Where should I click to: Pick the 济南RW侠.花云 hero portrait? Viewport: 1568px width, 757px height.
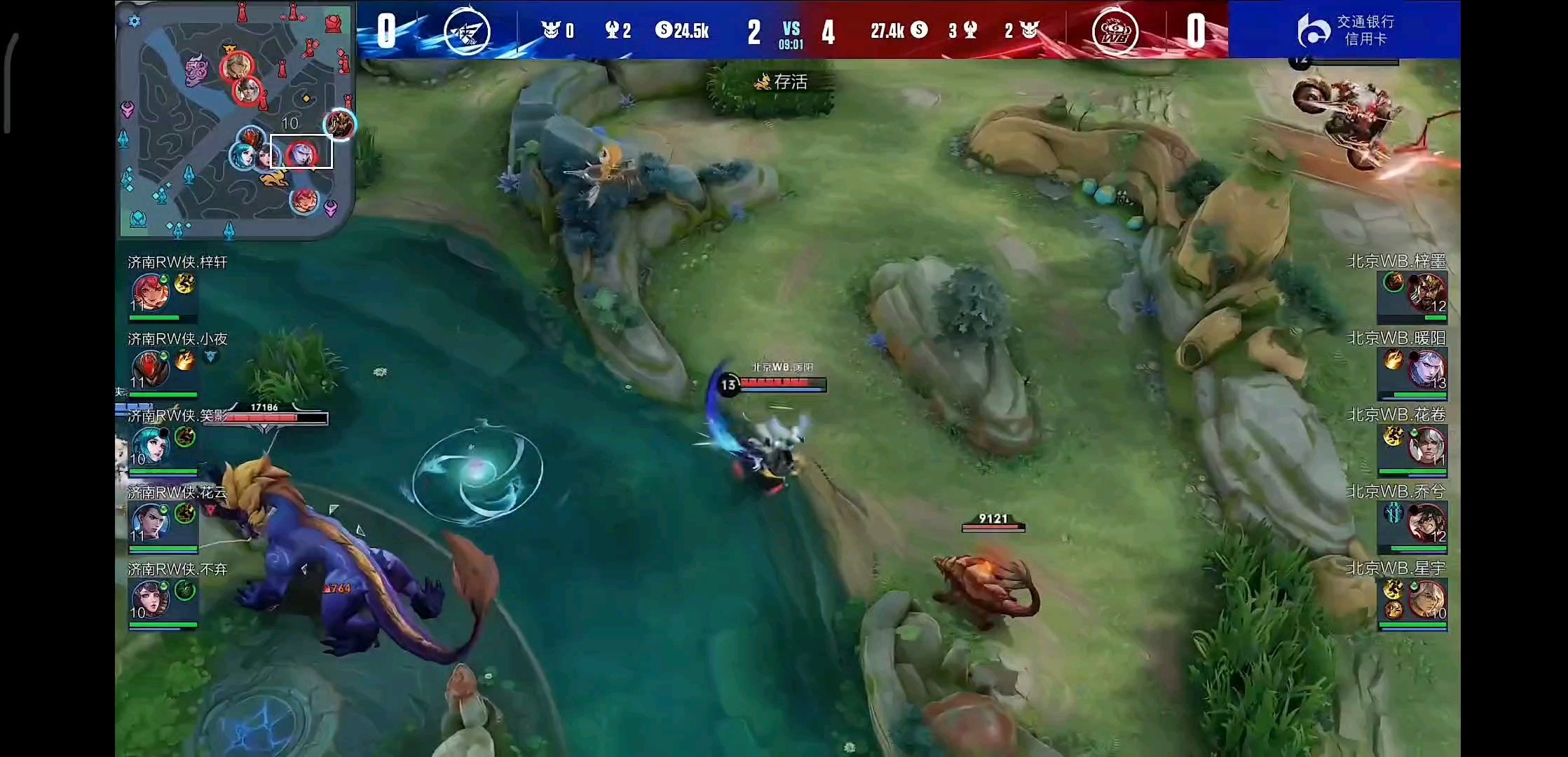150,523
